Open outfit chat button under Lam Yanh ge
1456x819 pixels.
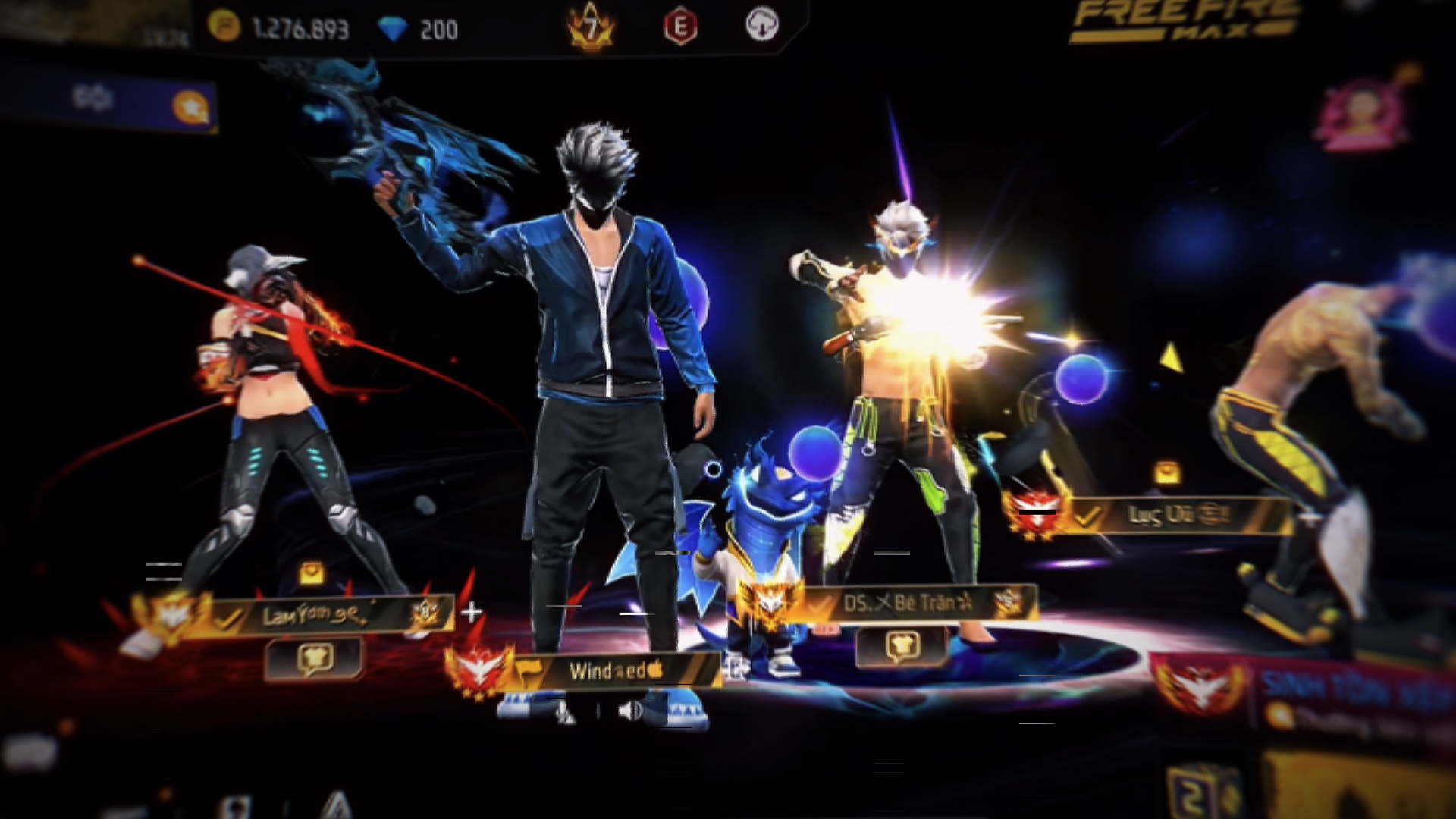click(x=314, y=658)
